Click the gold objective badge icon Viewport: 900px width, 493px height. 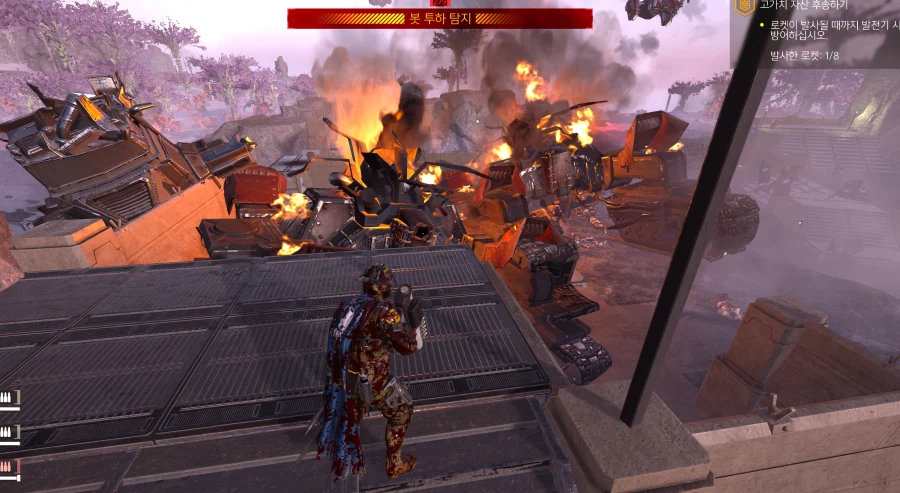coord(743,7)
